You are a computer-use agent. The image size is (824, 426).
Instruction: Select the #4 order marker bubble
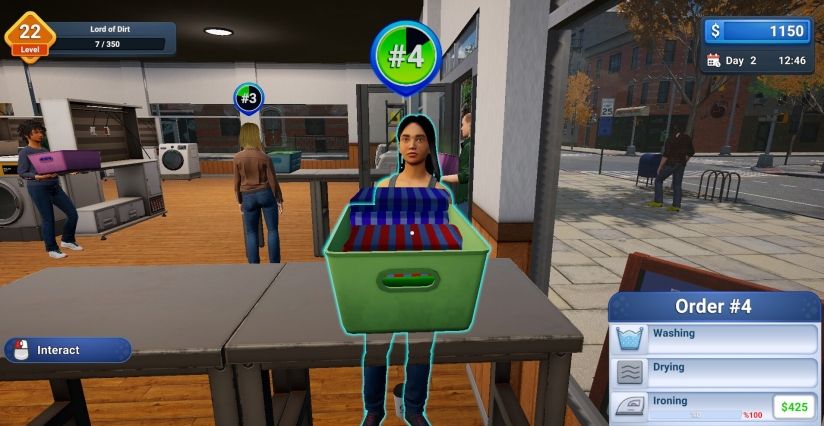tap(406, 56)
